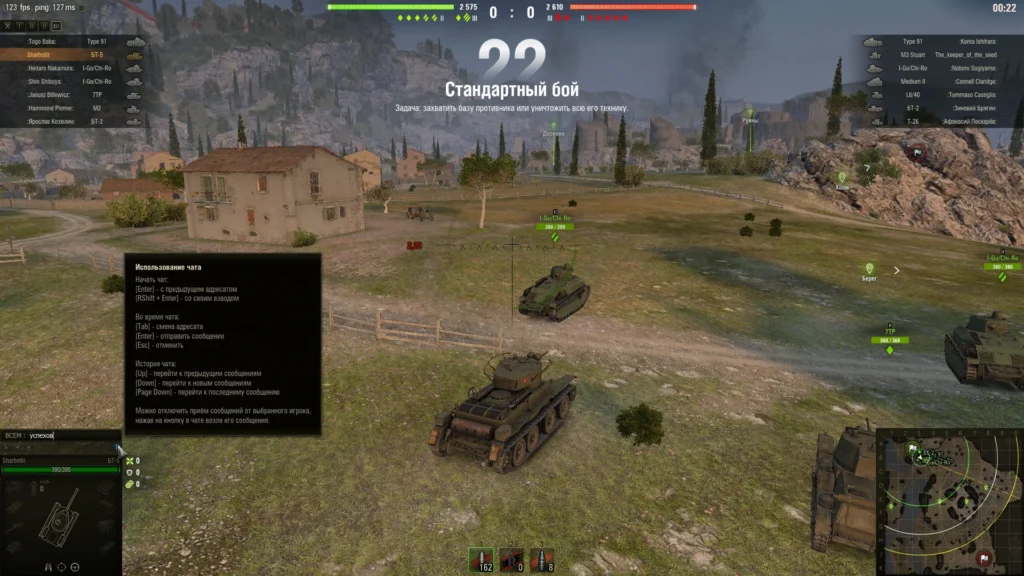
Task: Select the armor-piercing shell slot with 162 rounds
Action: [x=485, y=559]
